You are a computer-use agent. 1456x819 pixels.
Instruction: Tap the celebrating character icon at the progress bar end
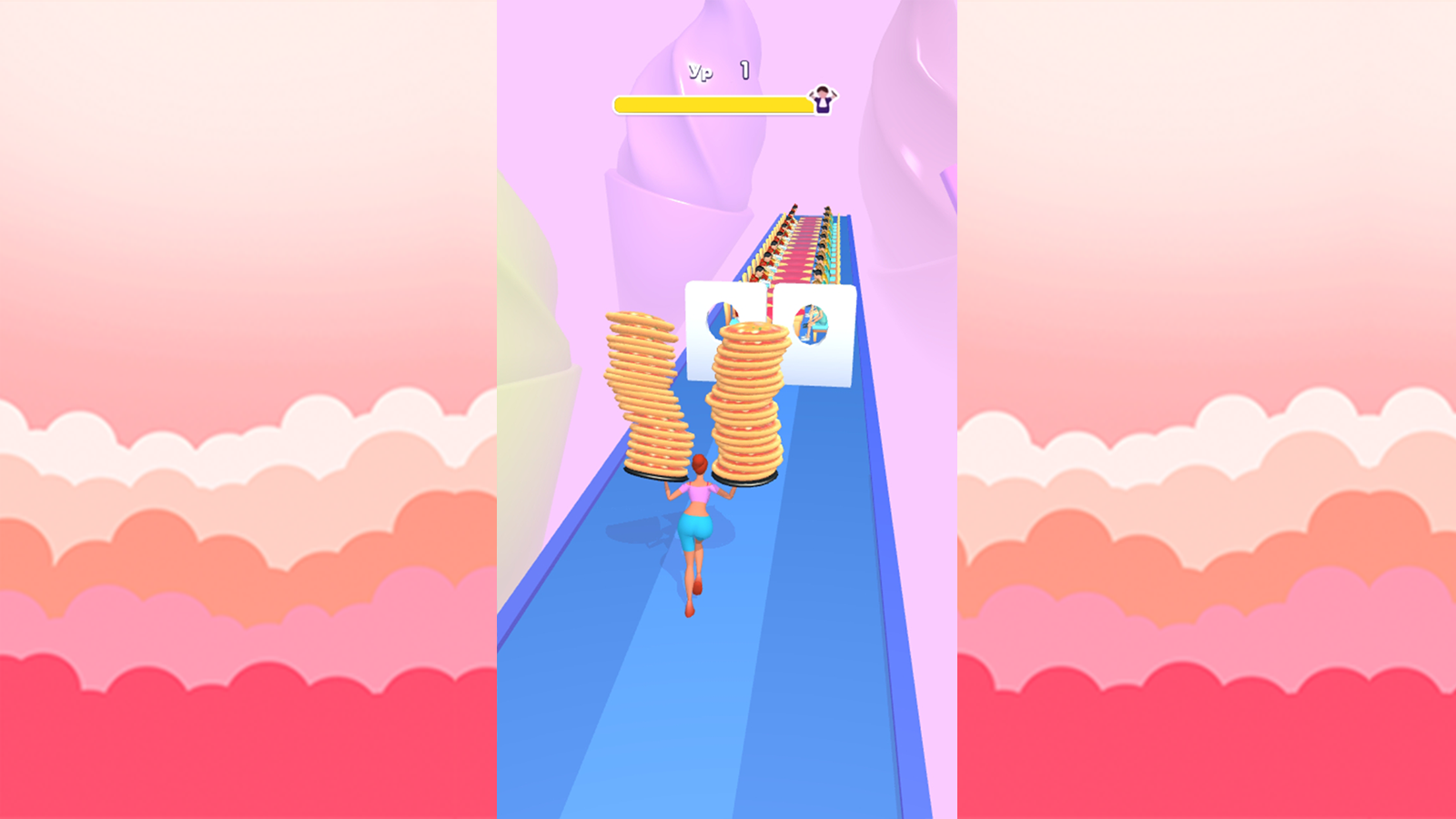click(x=822, y=100)
